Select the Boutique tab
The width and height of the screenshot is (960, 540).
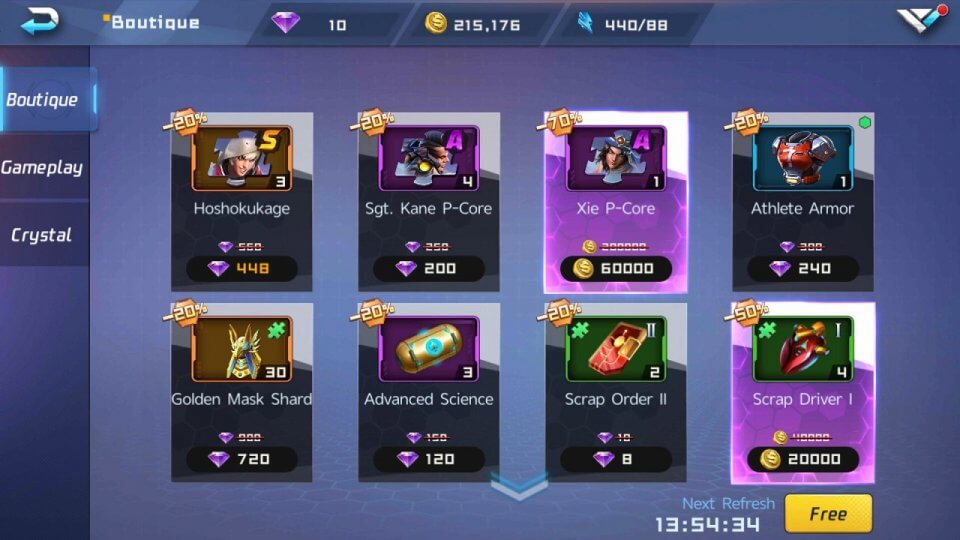[x=42, y=99]
